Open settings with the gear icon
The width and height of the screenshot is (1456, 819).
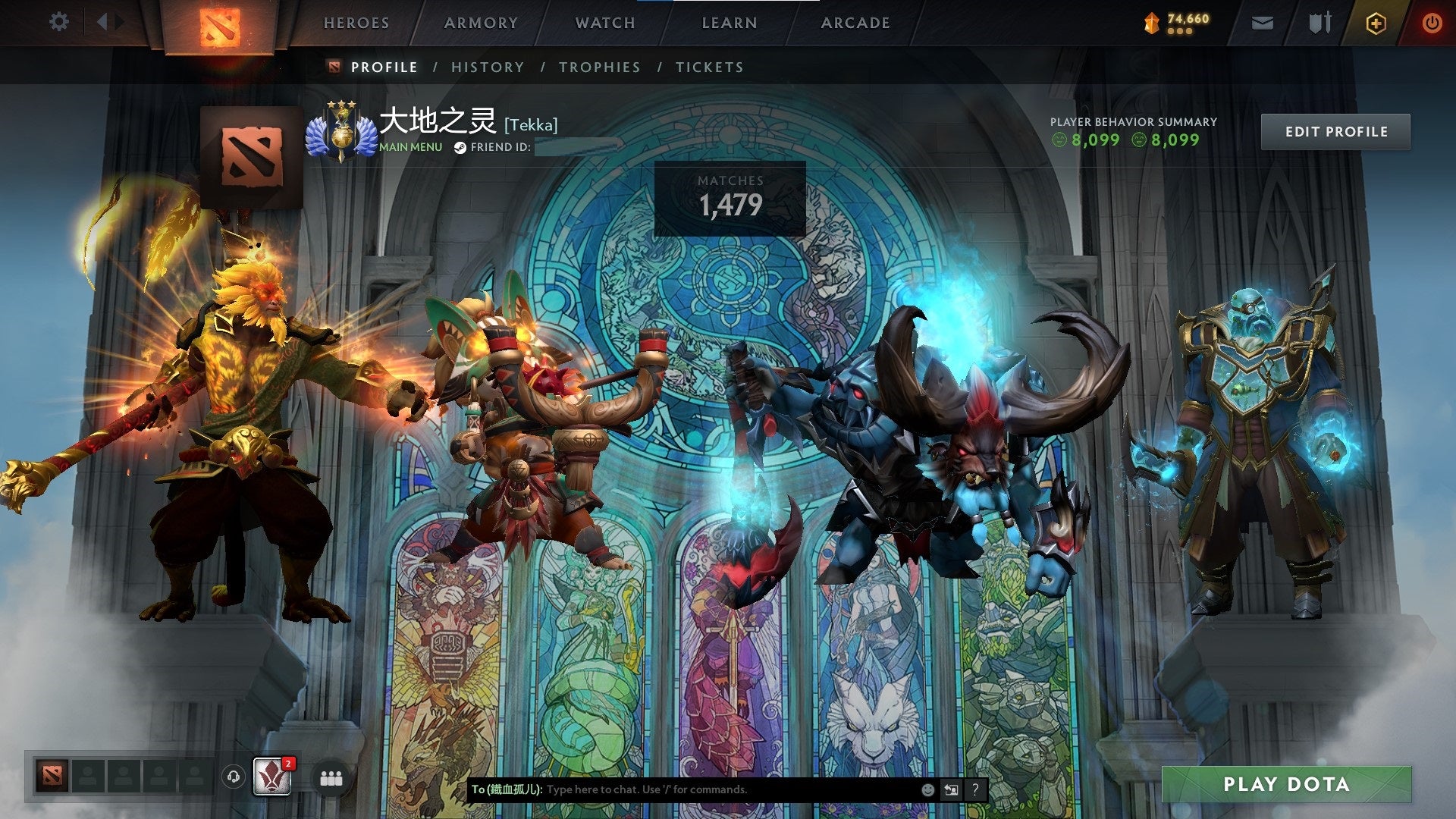pos(59,22)
